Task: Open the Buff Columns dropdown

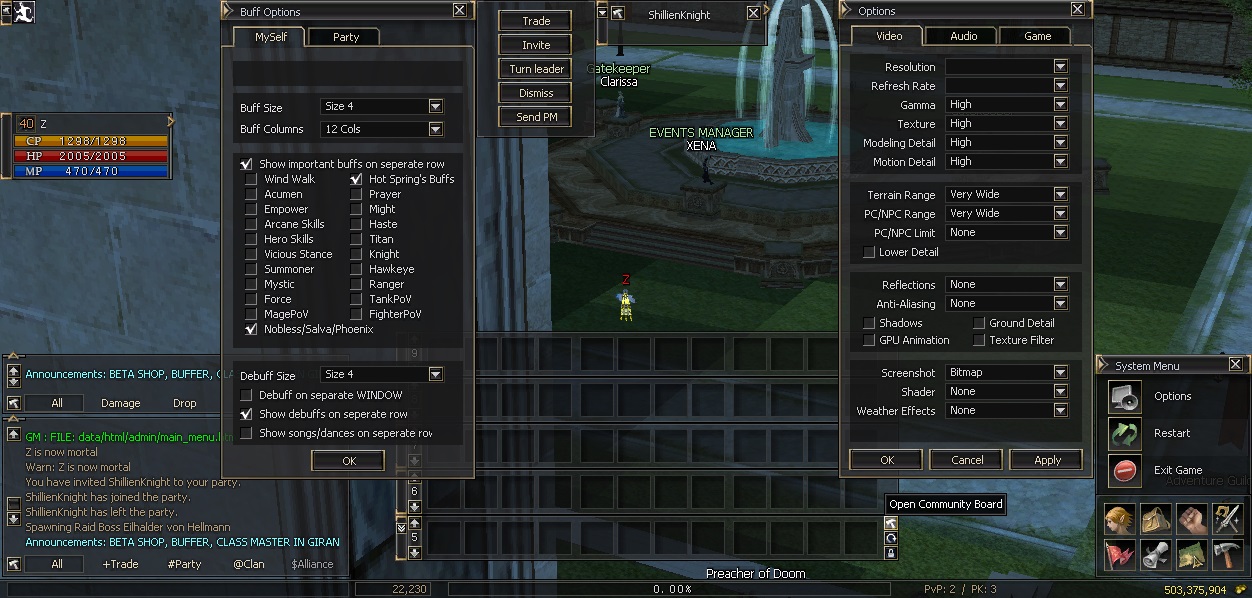Action: click(435, 129)
